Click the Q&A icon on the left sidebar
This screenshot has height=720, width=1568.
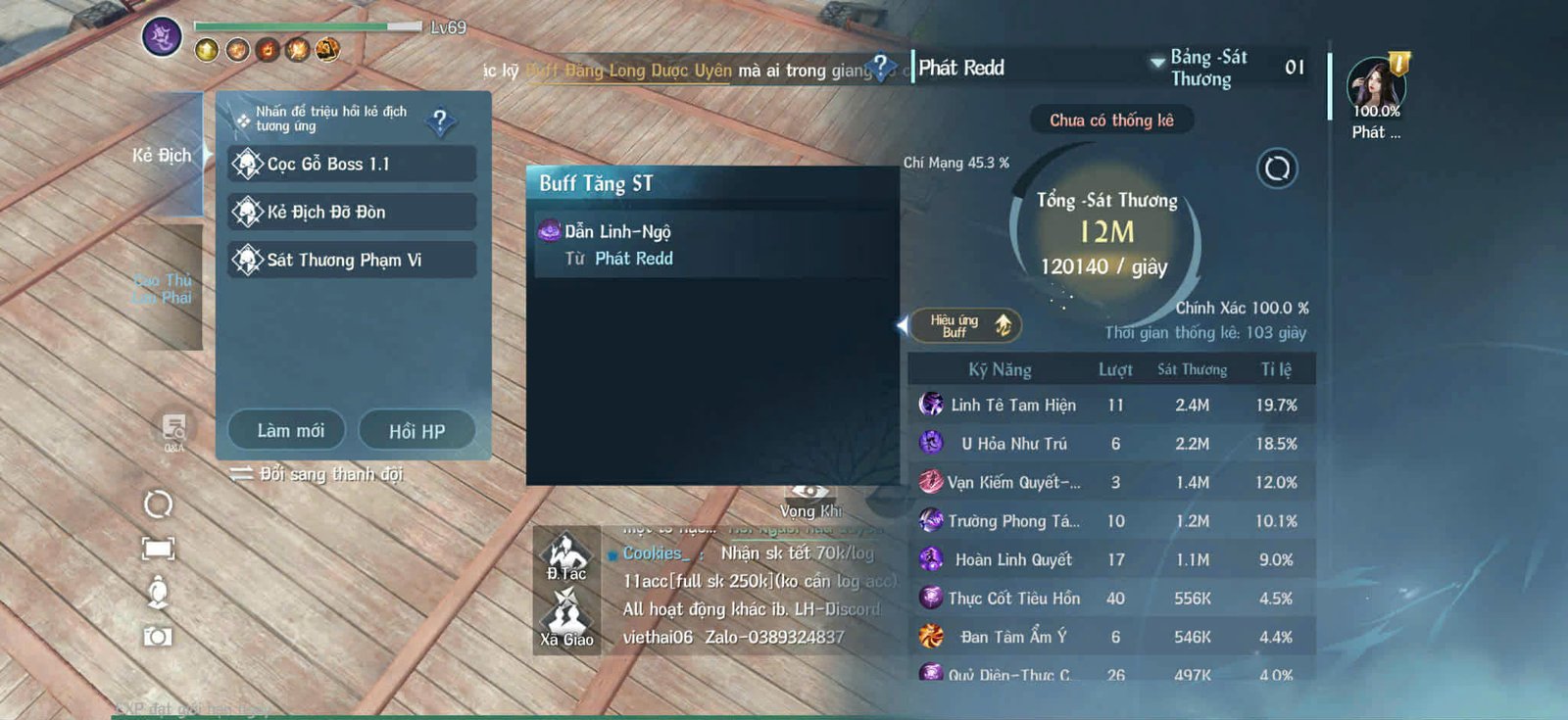(172, 428)
